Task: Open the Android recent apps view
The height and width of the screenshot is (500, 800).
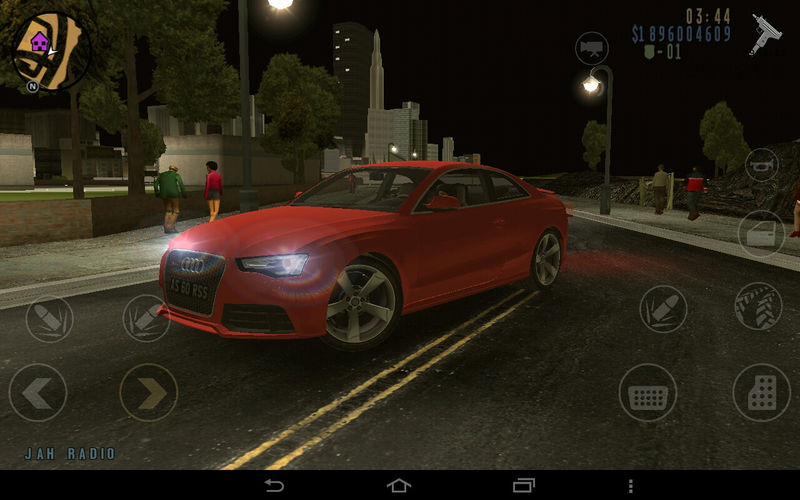Action: point(524,485)
